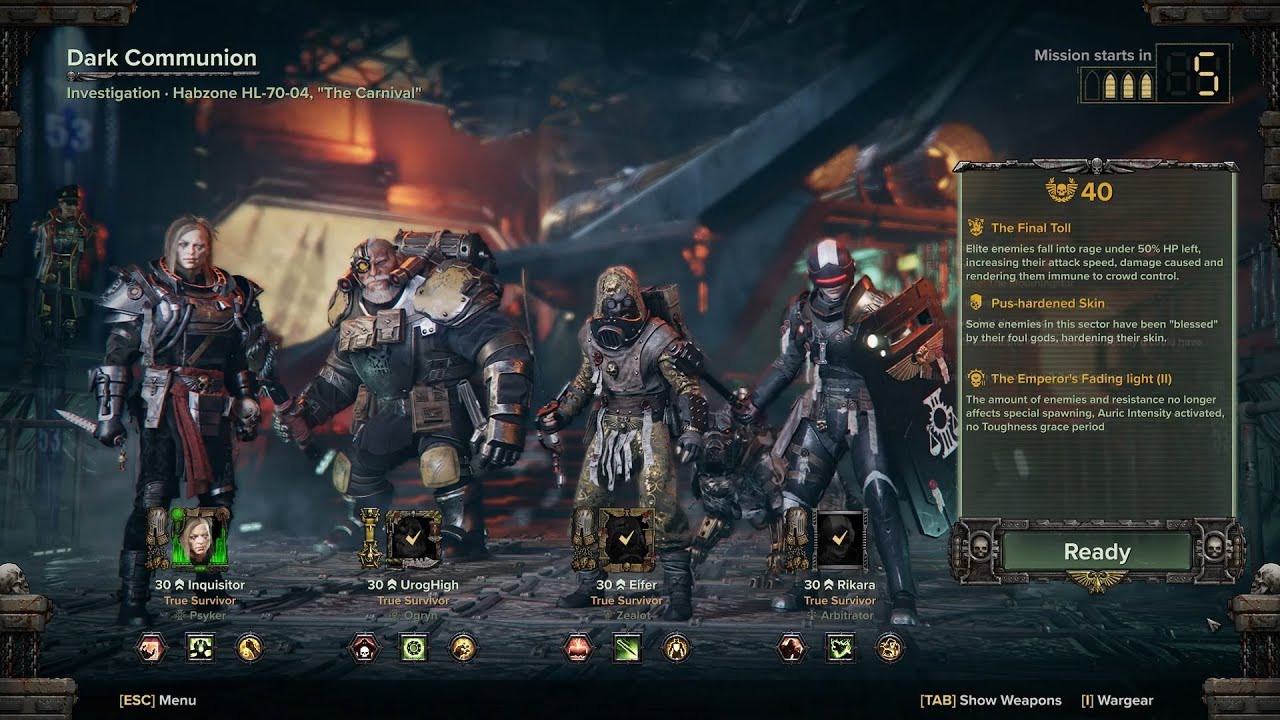Inspect The Final Toll modifier entry
This screenshot has height=720, width=1280.
(1030, 228)
